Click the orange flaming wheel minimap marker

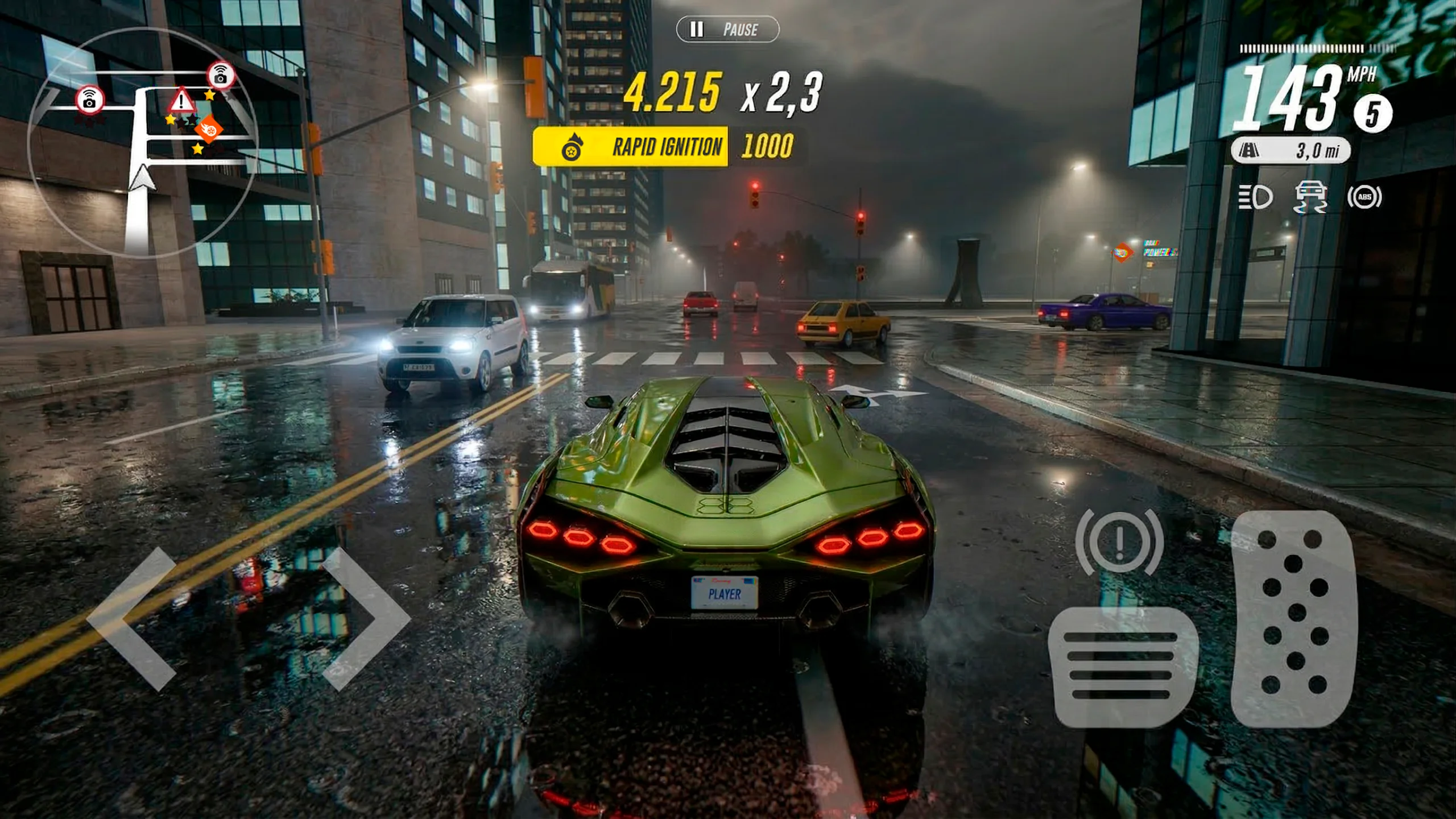[x=208, y=130]
